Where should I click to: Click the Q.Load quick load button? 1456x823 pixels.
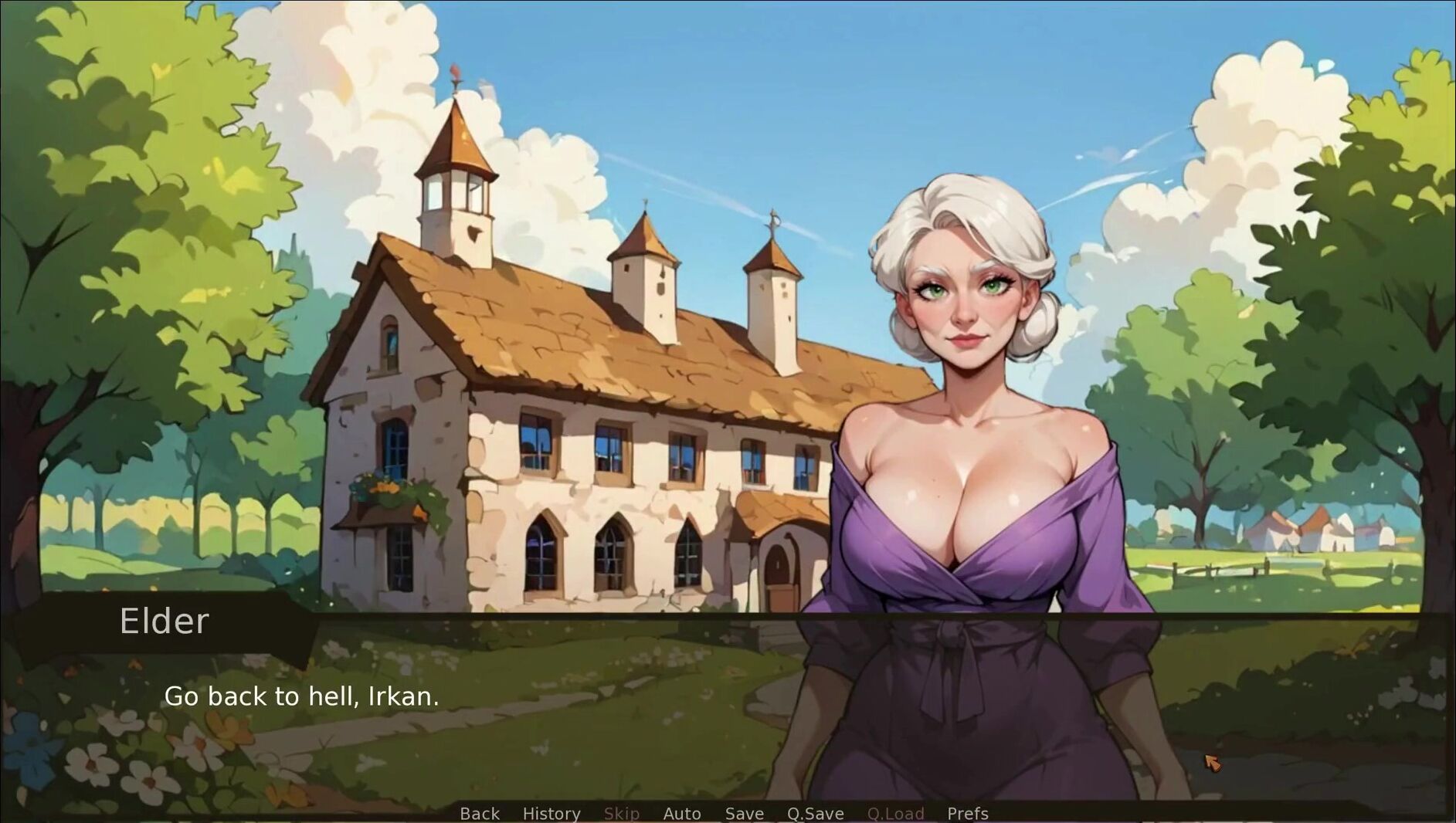click(895, 813)
